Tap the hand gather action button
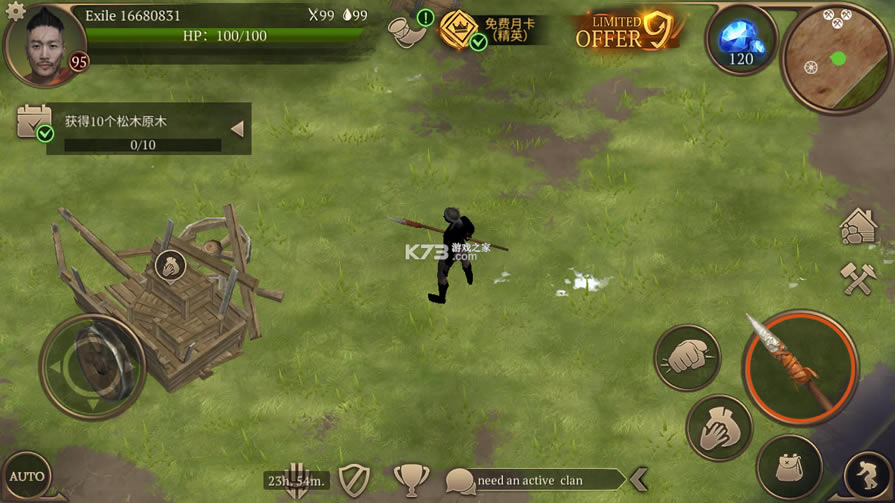 point(719,428)
